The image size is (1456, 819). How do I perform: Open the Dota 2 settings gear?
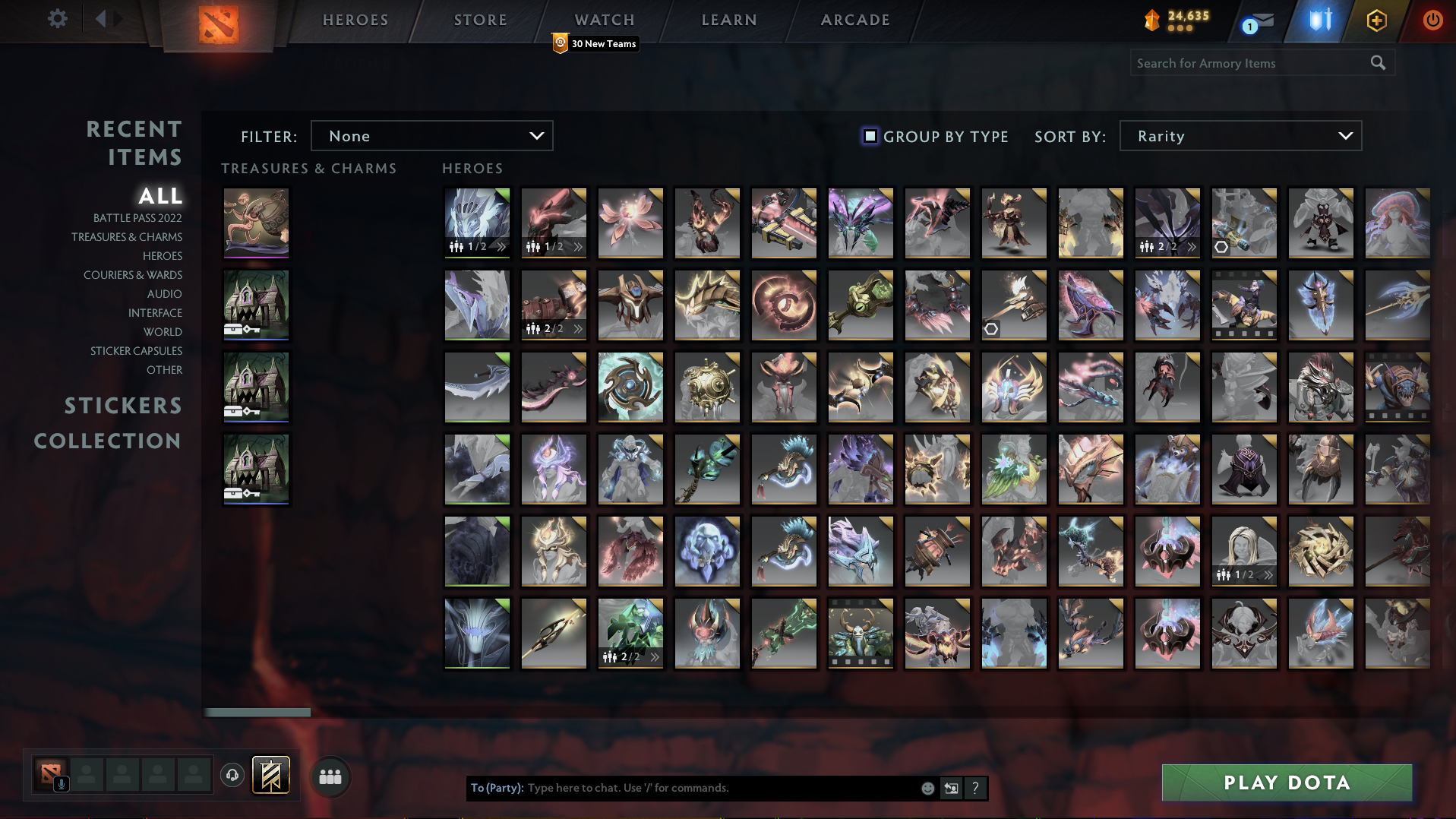tap(56, 19)
